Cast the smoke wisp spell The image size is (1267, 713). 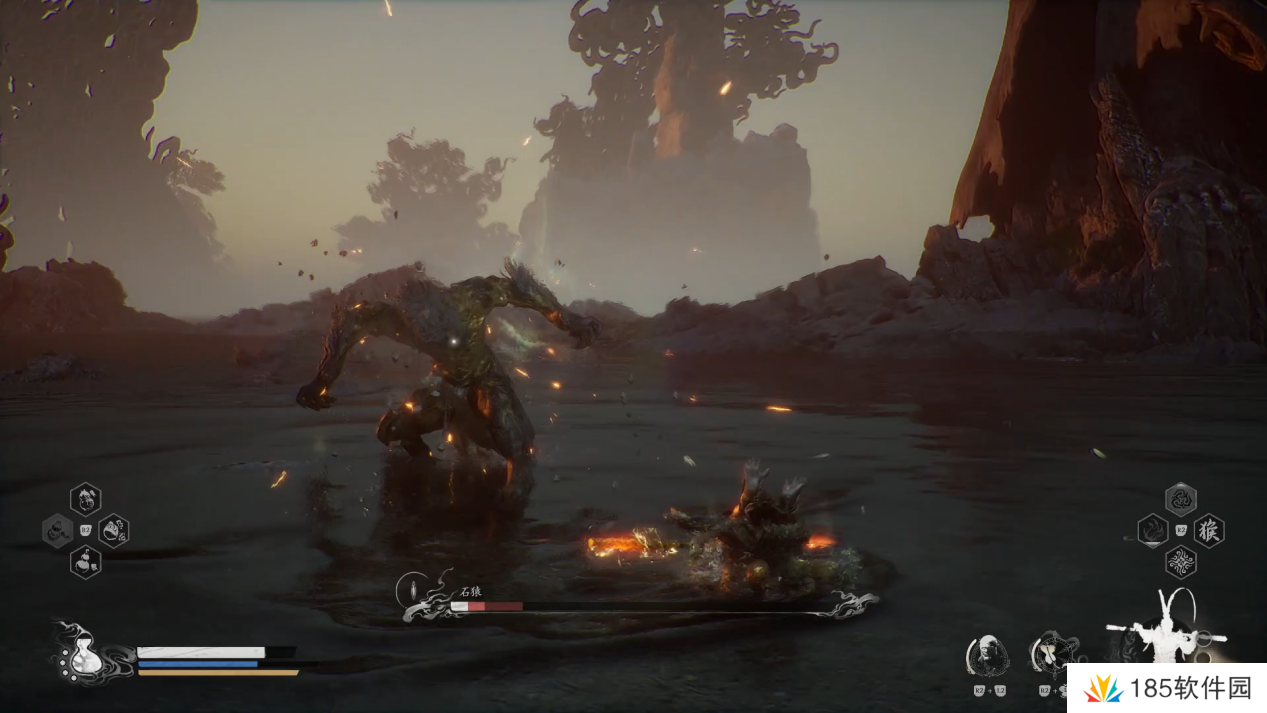[x=1152, y=530]
